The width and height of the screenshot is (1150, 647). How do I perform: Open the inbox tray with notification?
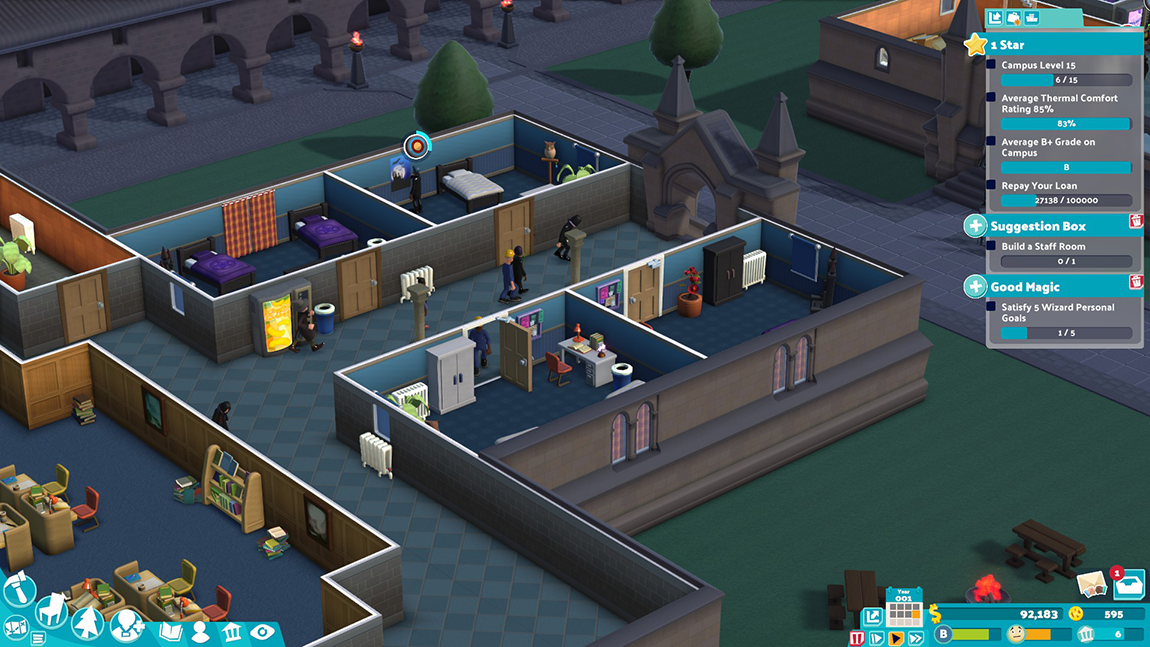click(x=1128, y=585)
